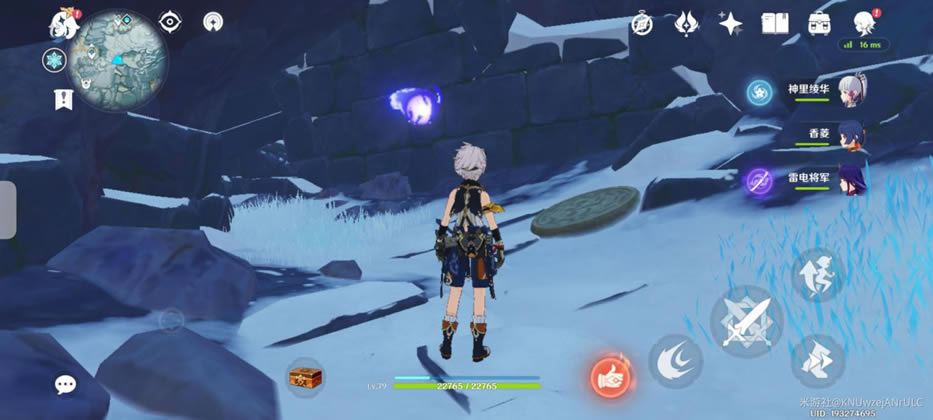This screenshot has width=933, height=420.
Task: Tap the winged jump button
Action: (816, 275)
